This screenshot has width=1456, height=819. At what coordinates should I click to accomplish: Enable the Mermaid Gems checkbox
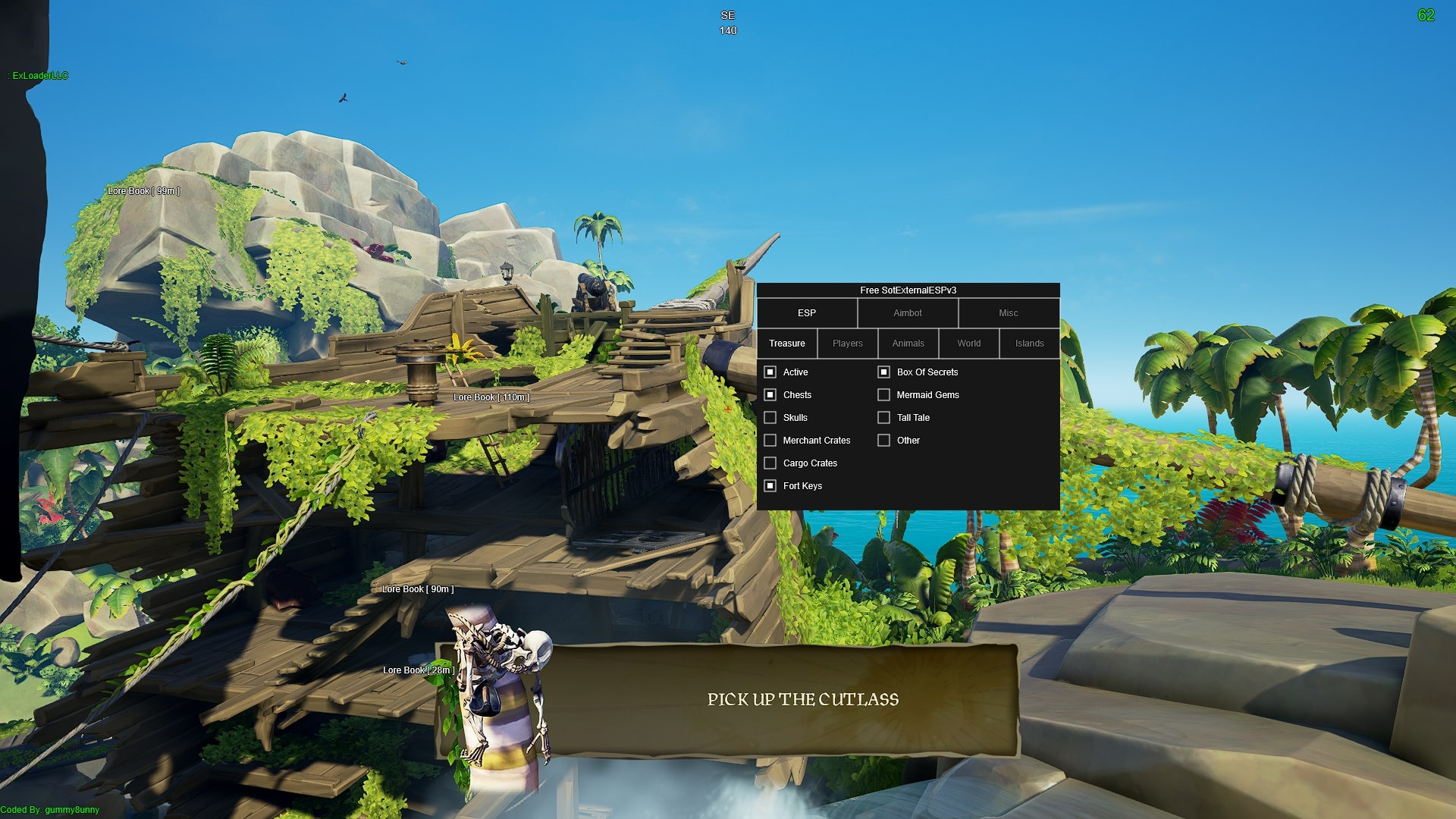tap(883, 394)
